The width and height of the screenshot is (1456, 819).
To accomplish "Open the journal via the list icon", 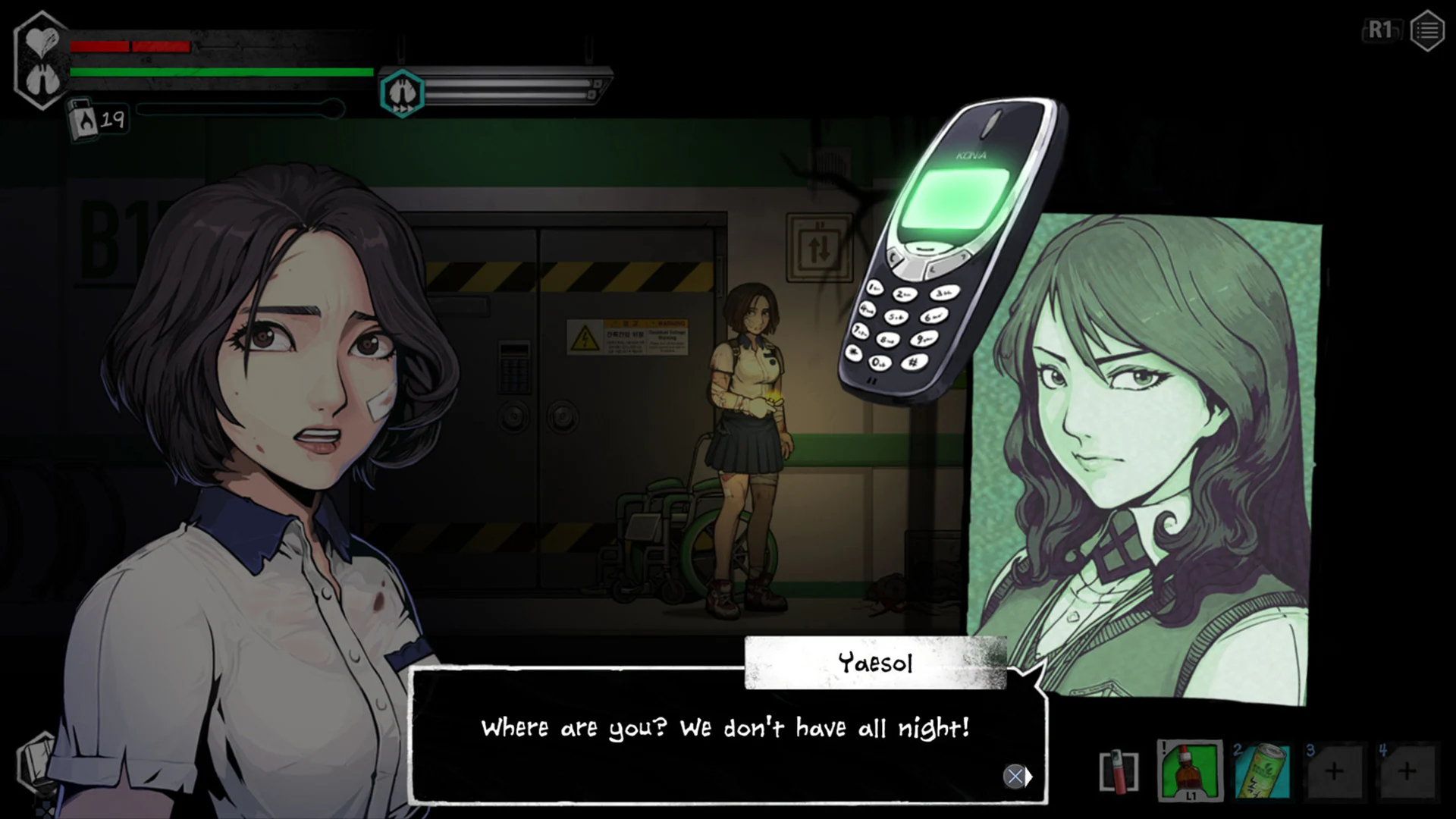I will click(1426, 31).
